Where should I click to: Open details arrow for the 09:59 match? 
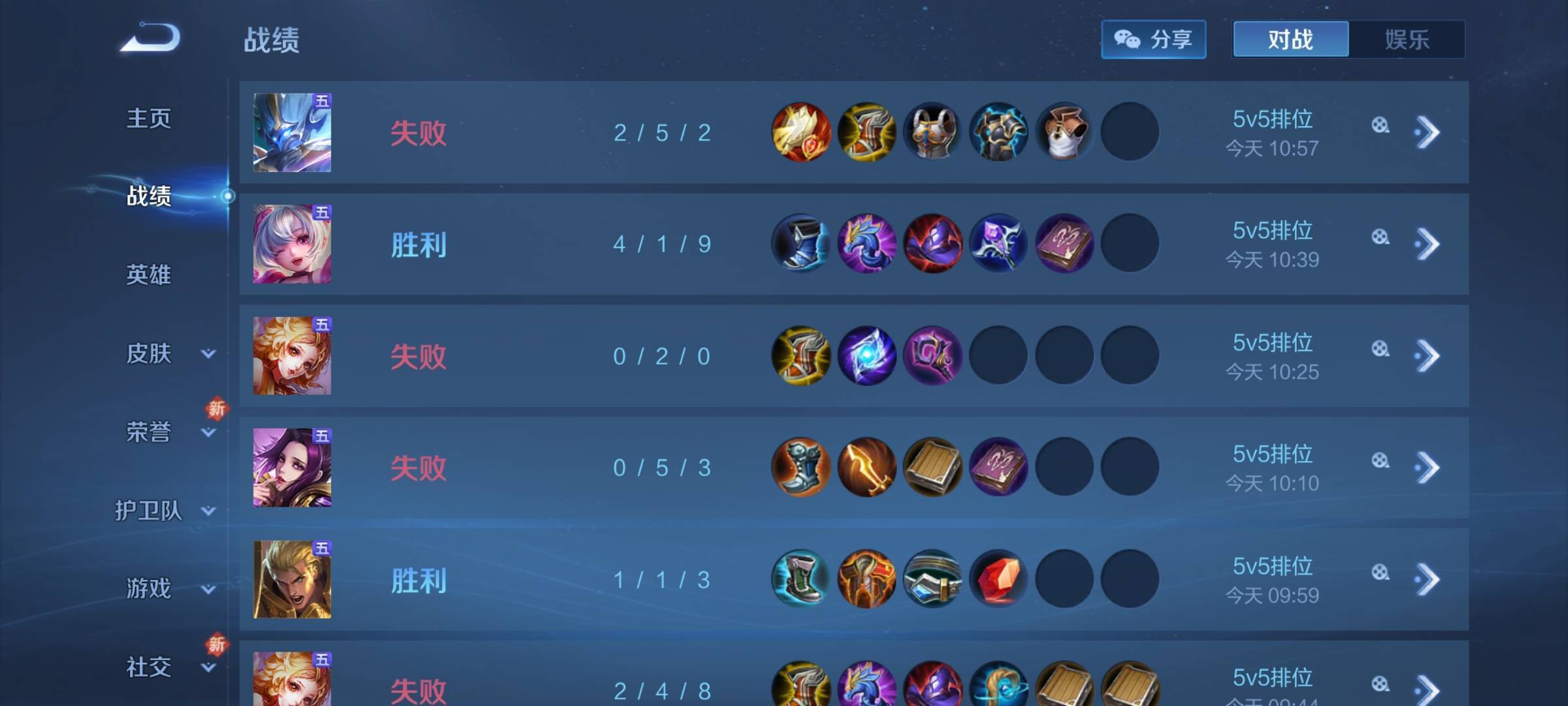click(x=1428, y=580)
